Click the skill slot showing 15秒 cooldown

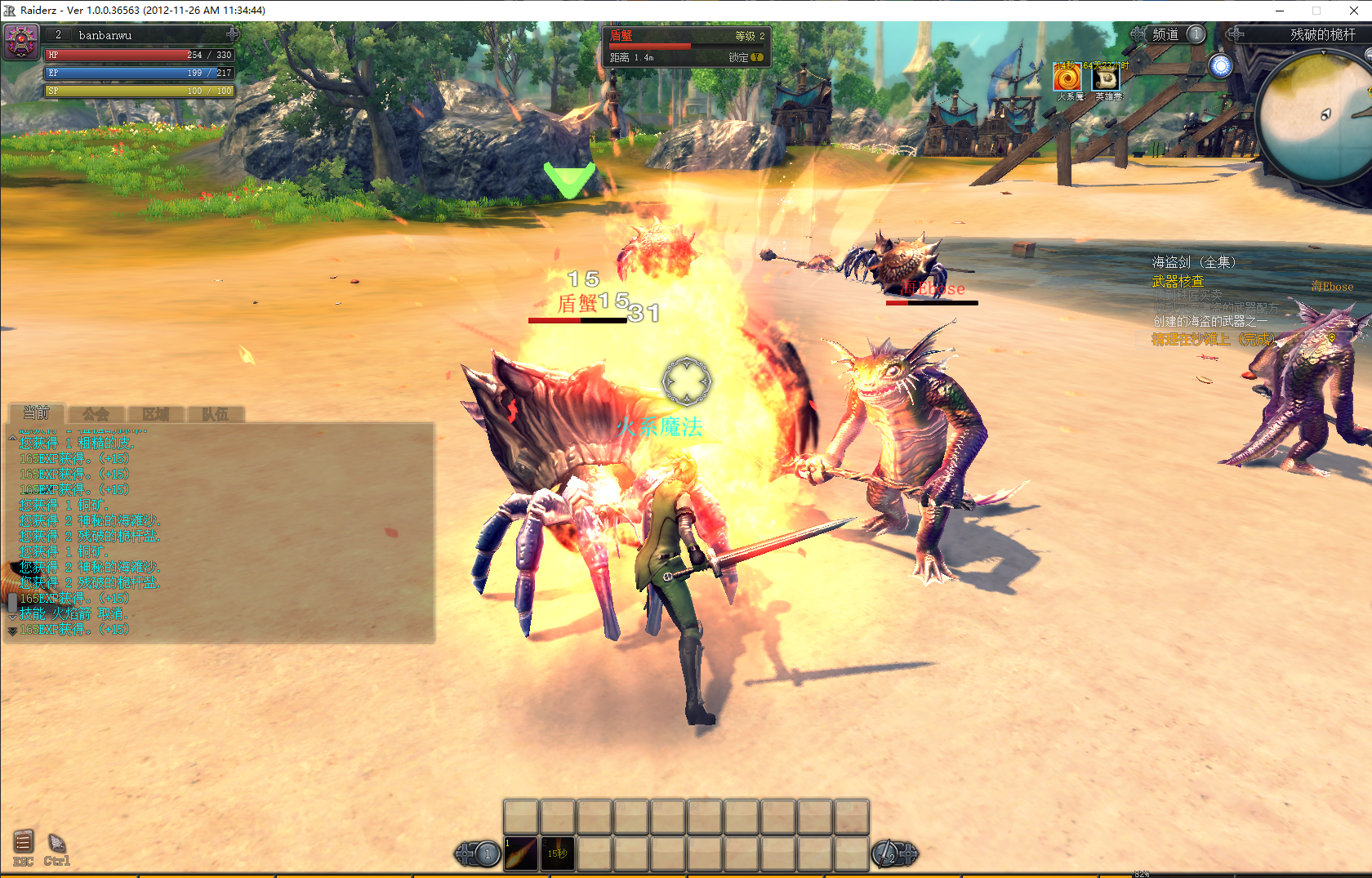coord(558,853)
